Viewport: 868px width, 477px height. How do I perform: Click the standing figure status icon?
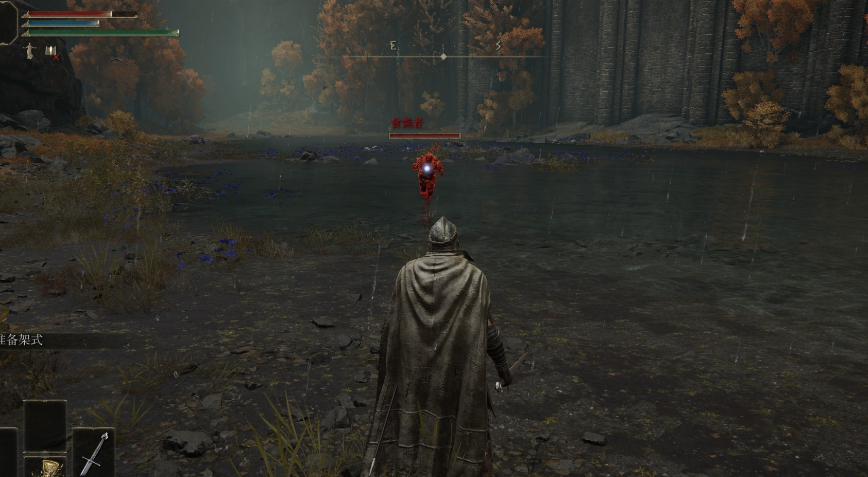click(x=30, y=49)
